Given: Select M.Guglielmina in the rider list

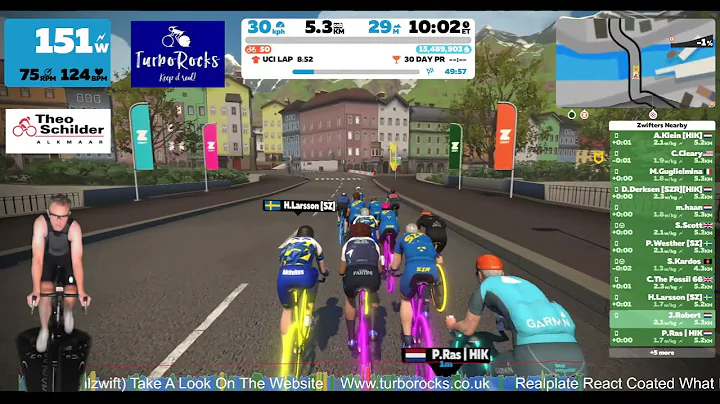Looking at the screenshot, I should pyautogui.click(x=662, y=175).
